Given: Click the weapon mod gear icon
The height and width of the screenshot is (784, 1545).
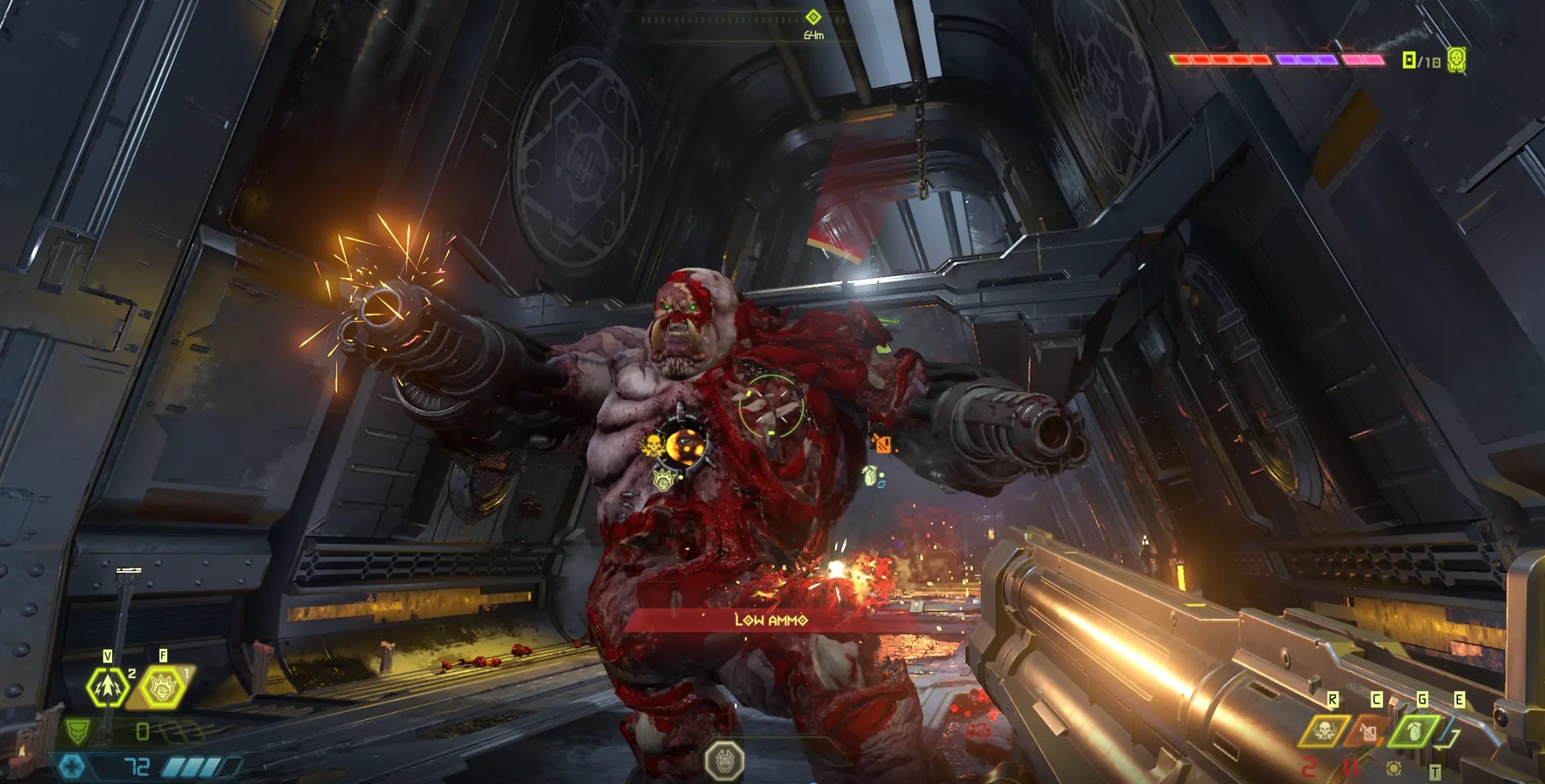Looking at the screenshot, I should pyautogui.click(x=1394, y=769).
